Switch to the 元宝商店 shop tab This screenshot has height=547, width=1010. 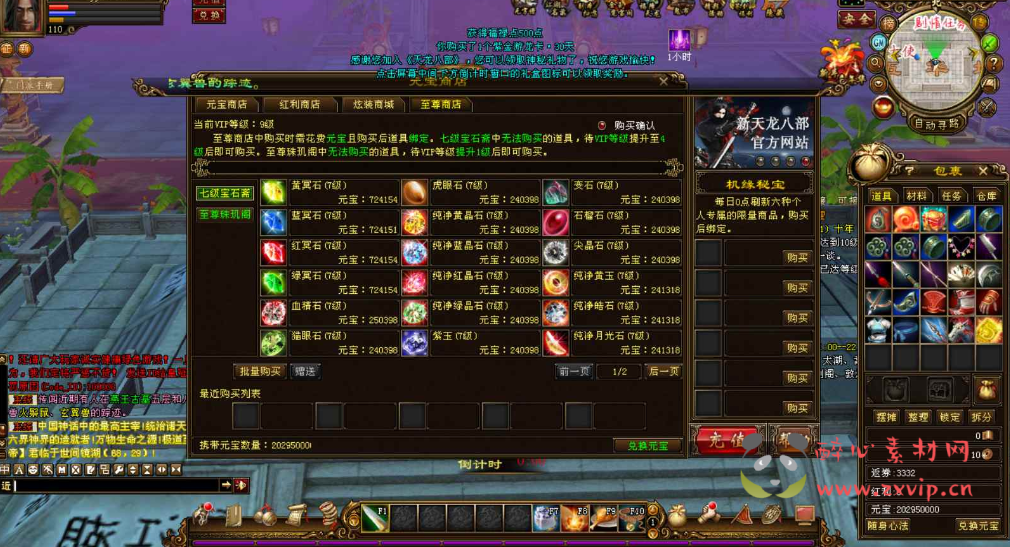(225, 104)
